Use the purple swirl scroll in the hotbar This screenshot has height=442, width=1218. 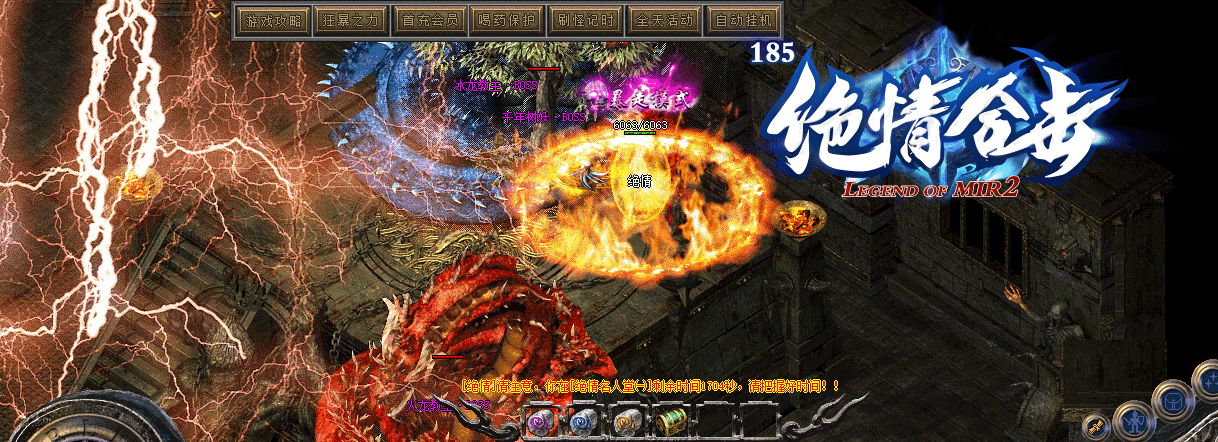point(542,422)
